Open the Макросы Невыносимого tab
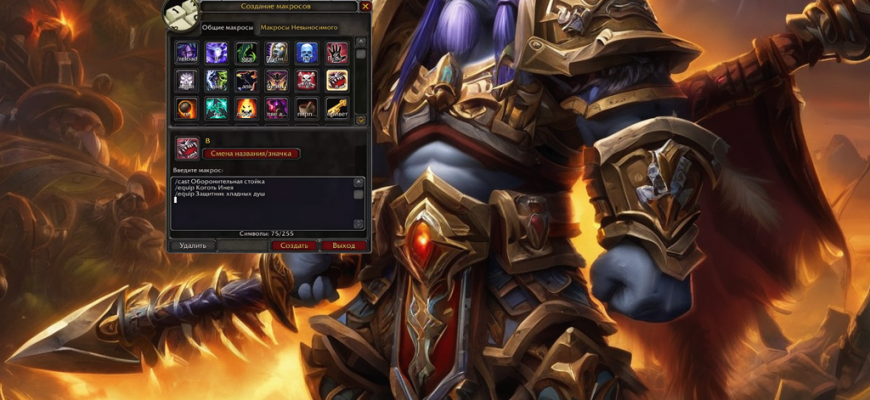870x400 pixels. tap(299, 28)
